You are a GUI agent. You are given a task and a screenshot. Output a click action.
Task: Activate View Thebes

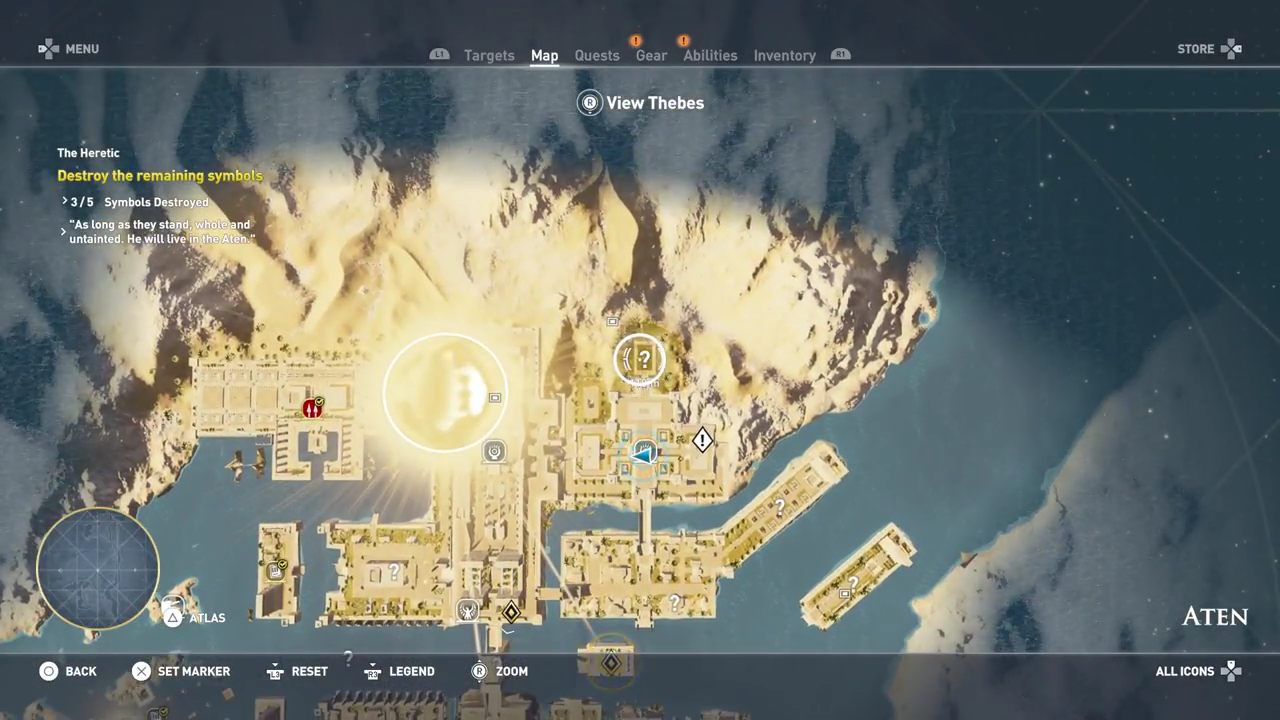click(x=640, y=102)
